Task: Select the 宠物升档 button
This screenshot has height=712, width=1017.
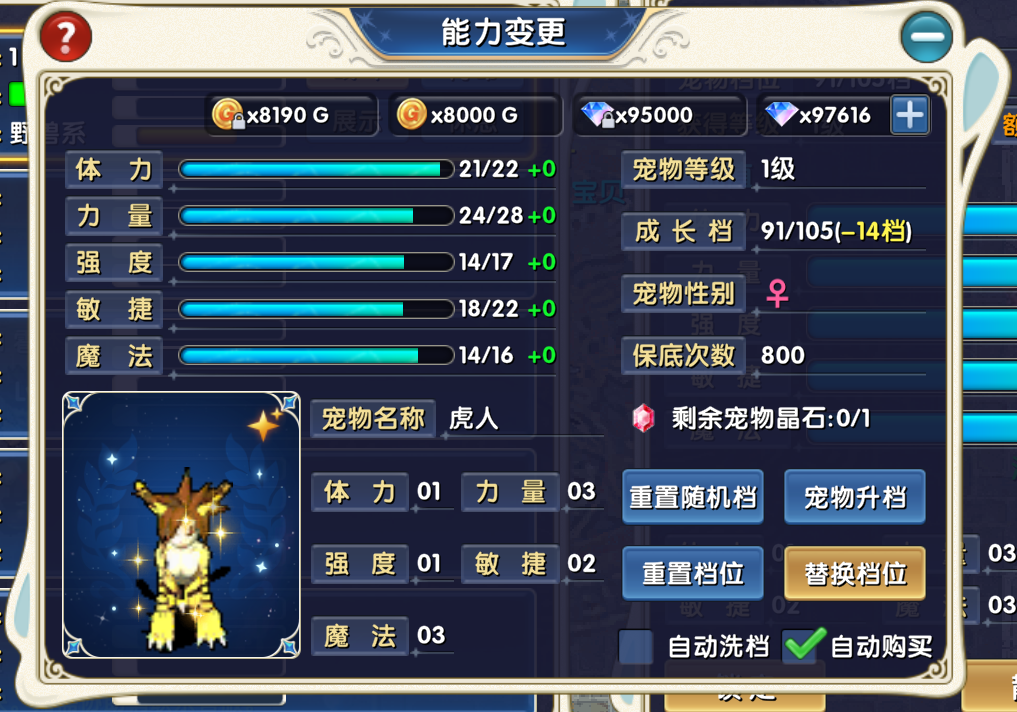Action: pos(854,497)
